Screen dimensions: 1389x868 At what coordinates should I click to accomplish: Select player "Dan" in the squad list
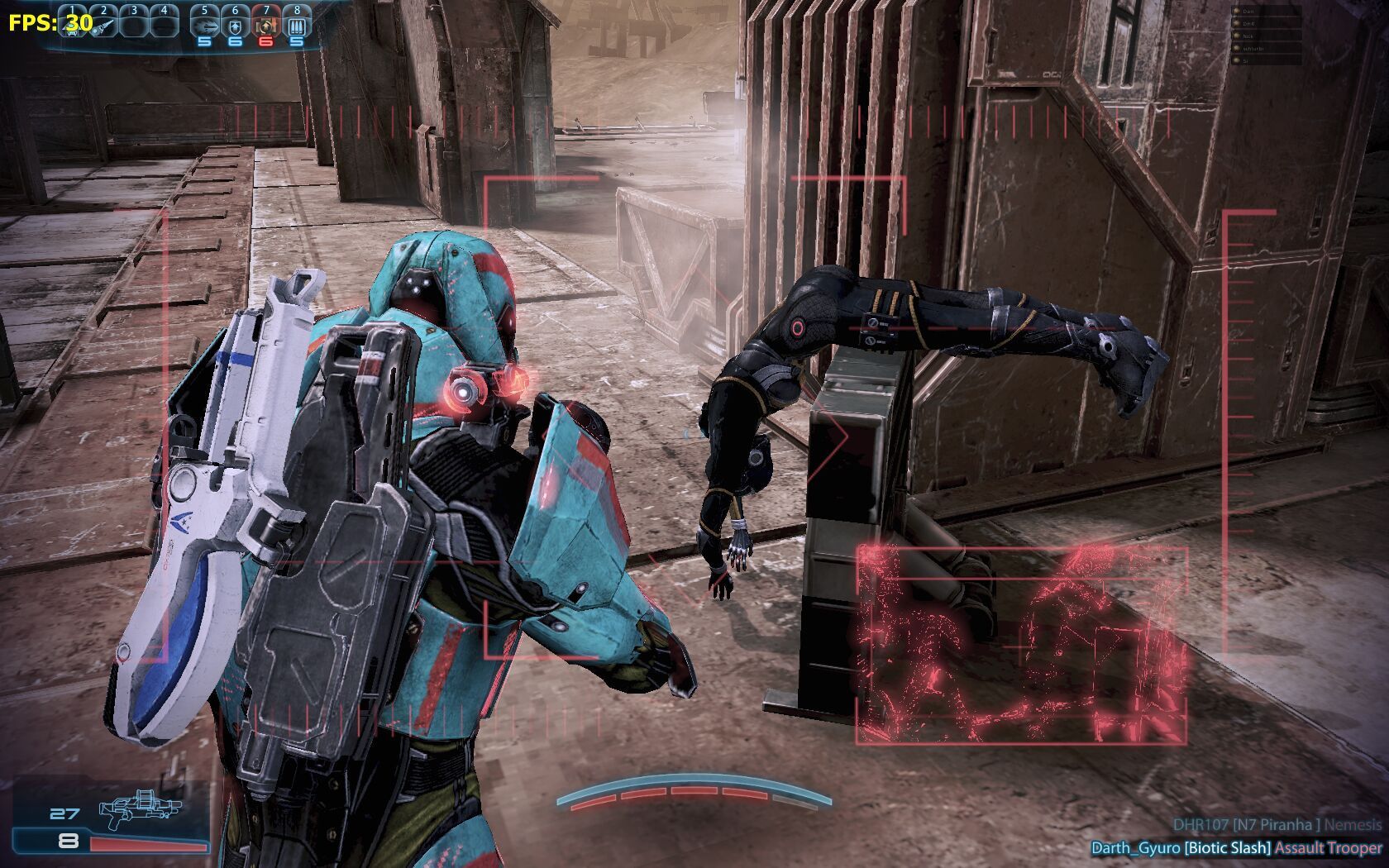[x=1249, y=12]
